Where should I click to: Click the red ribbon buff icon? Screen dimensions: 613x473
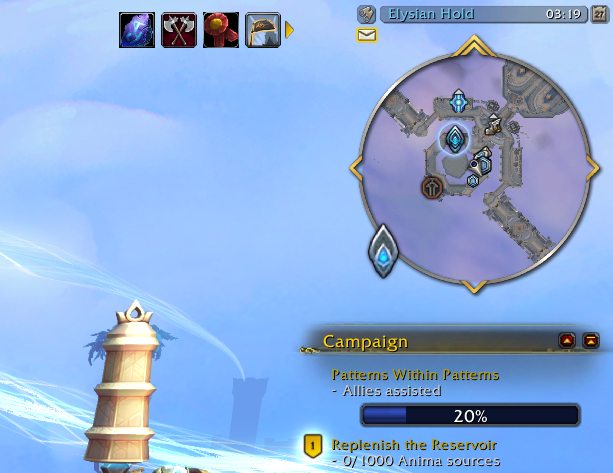pyautogui.click(x=220, y=30)
